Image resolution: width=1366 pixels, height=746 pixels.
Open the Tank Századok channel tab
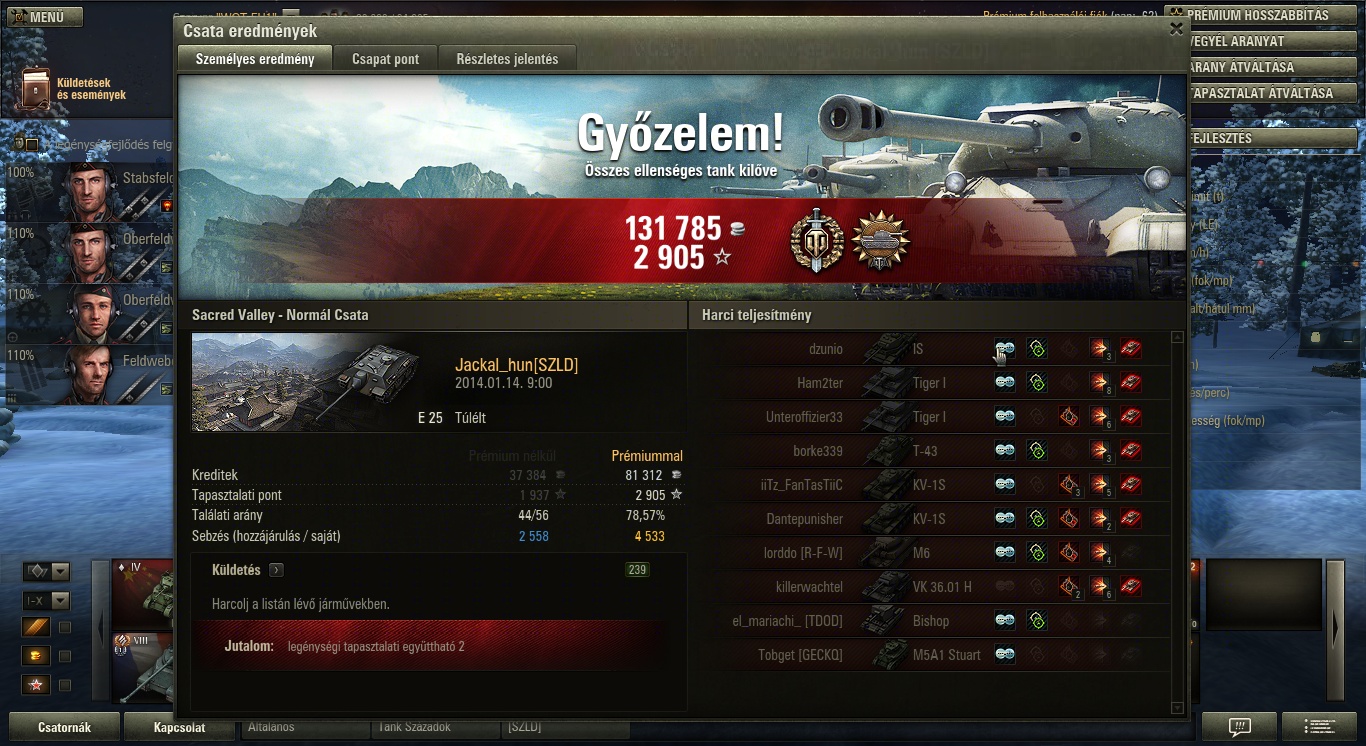coord(434,727)
